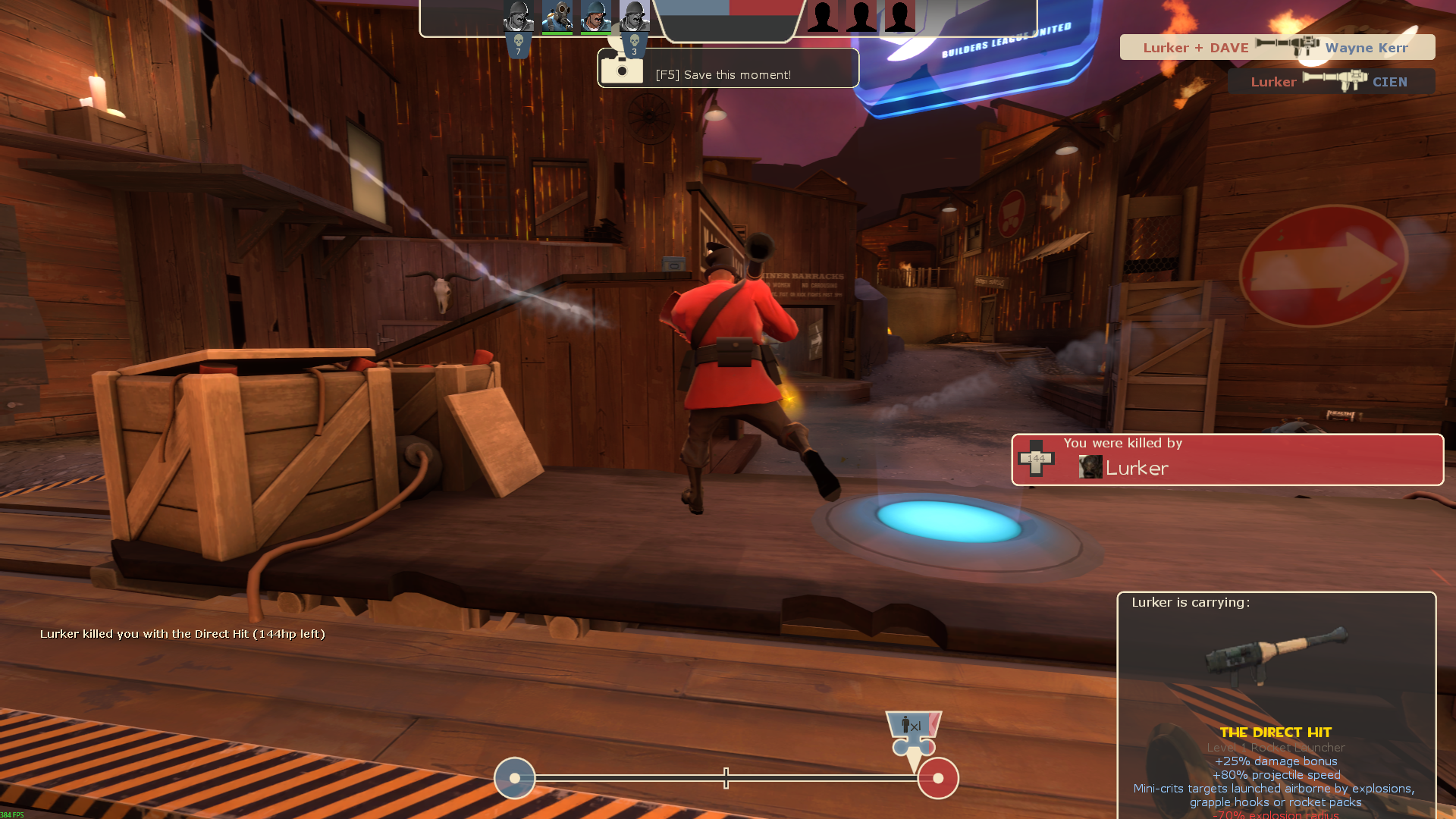The width and height of the screenshot is (1456, 819).
Task: Click the payload cart progress marker
Action: pyautogui.click(x=914, y=733)
